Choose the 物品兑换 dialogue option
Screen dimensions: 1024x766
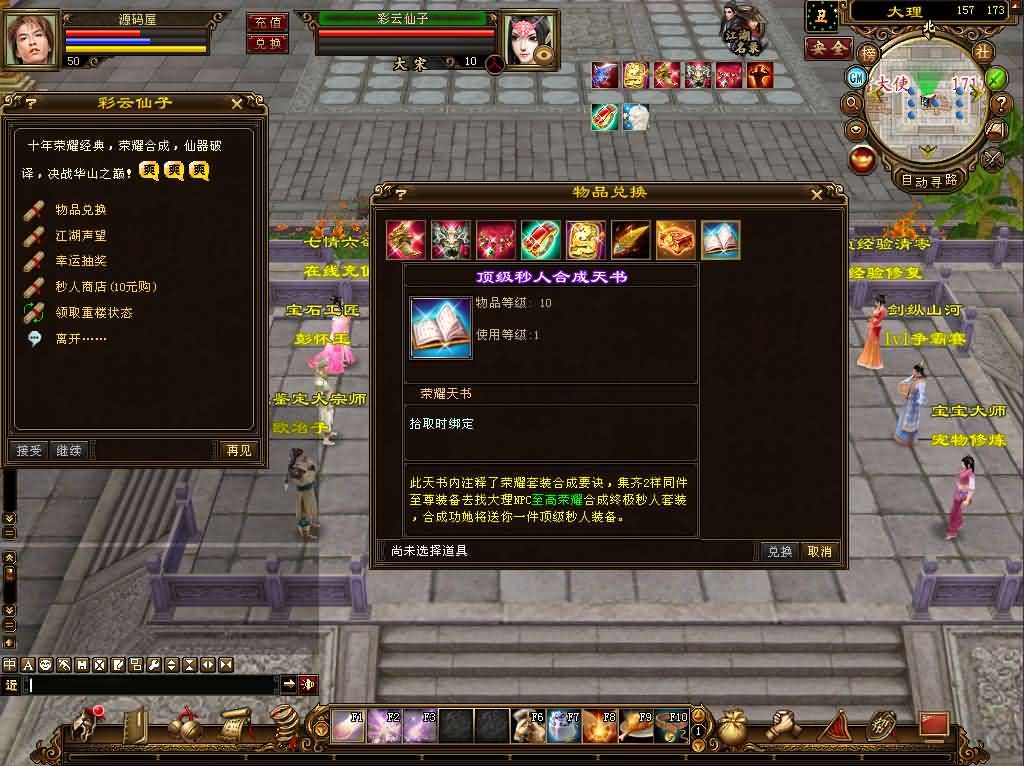(80, 210)
